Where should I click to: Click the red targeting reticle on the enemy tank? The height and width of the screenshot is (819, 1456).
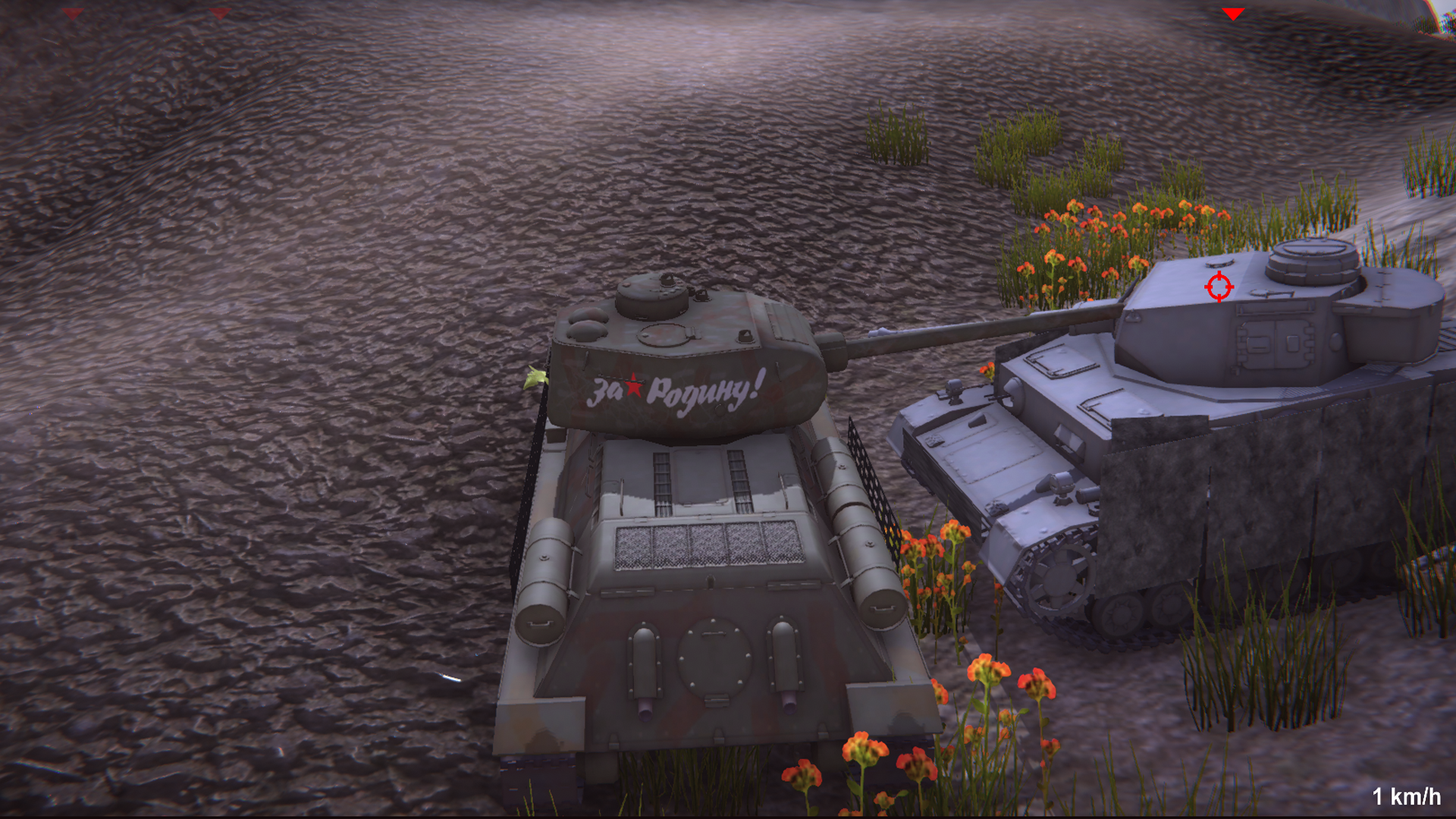[1220, 287]
